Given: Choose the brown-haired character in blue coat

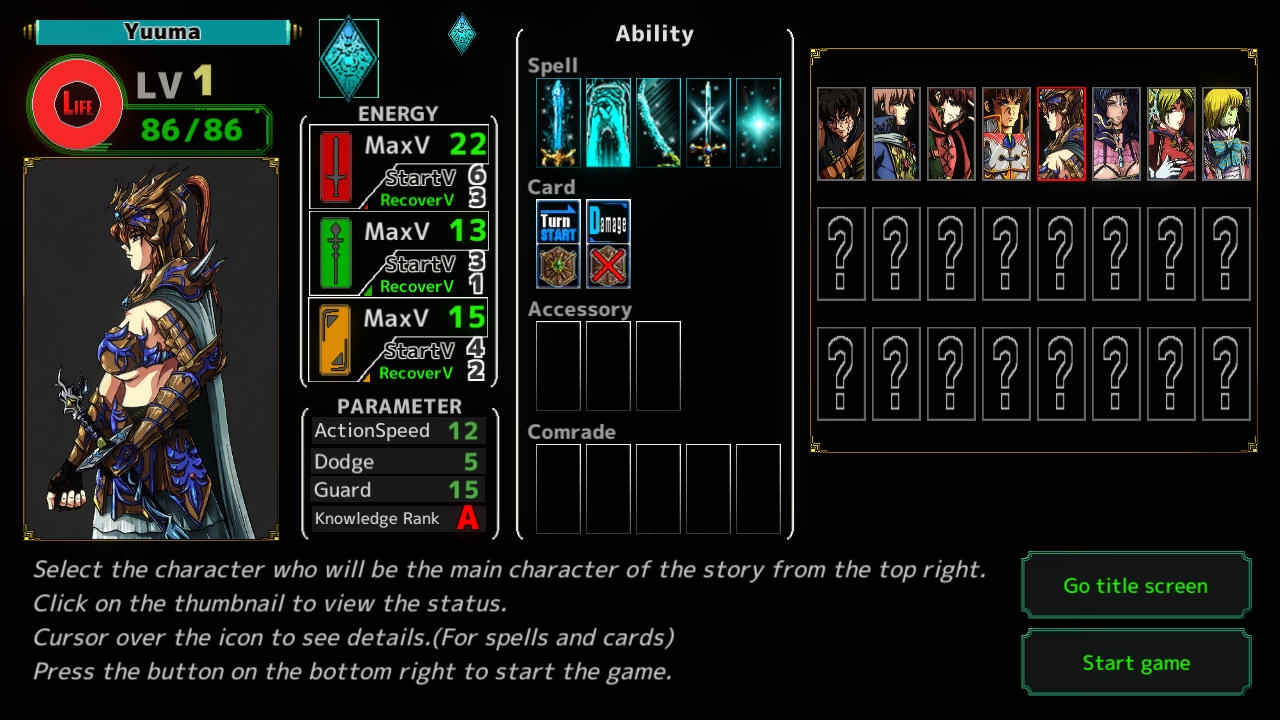Looking at the screenshot, I should tap(896, 134).
